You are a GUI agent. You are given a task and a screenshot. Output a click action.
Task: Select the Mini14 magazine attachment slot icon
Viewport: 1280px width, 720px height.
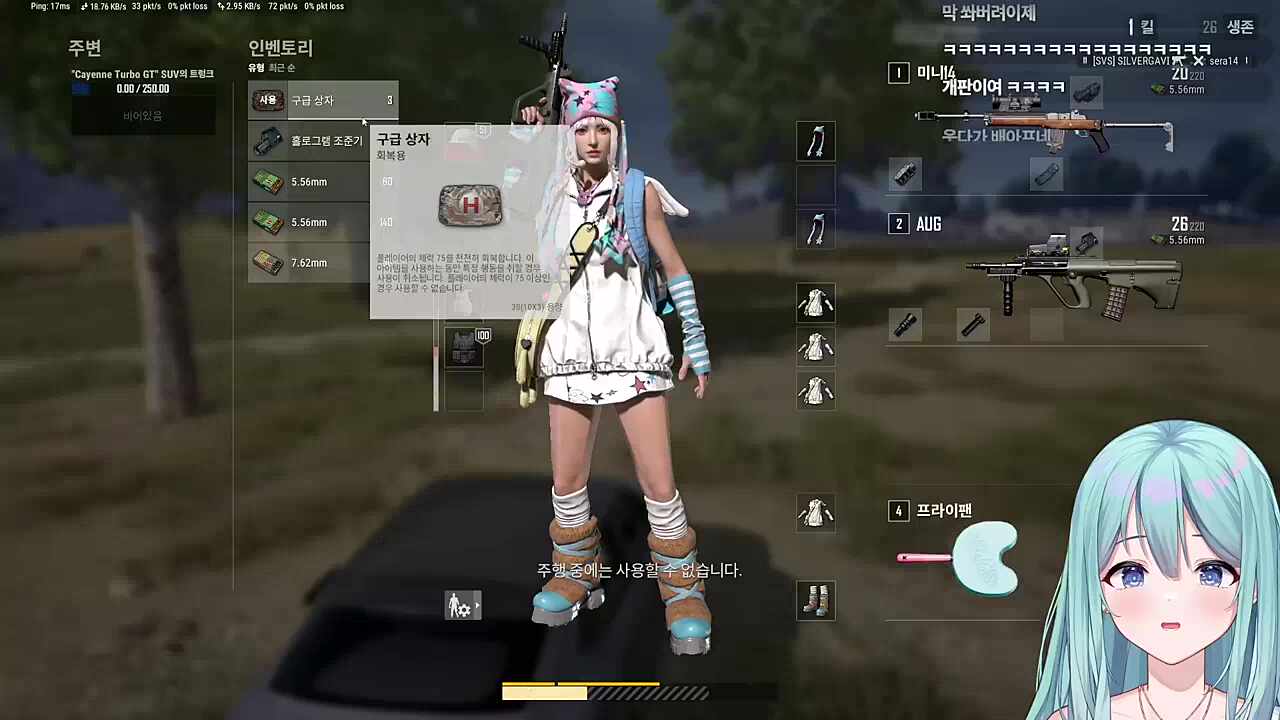coord(1047,175)
